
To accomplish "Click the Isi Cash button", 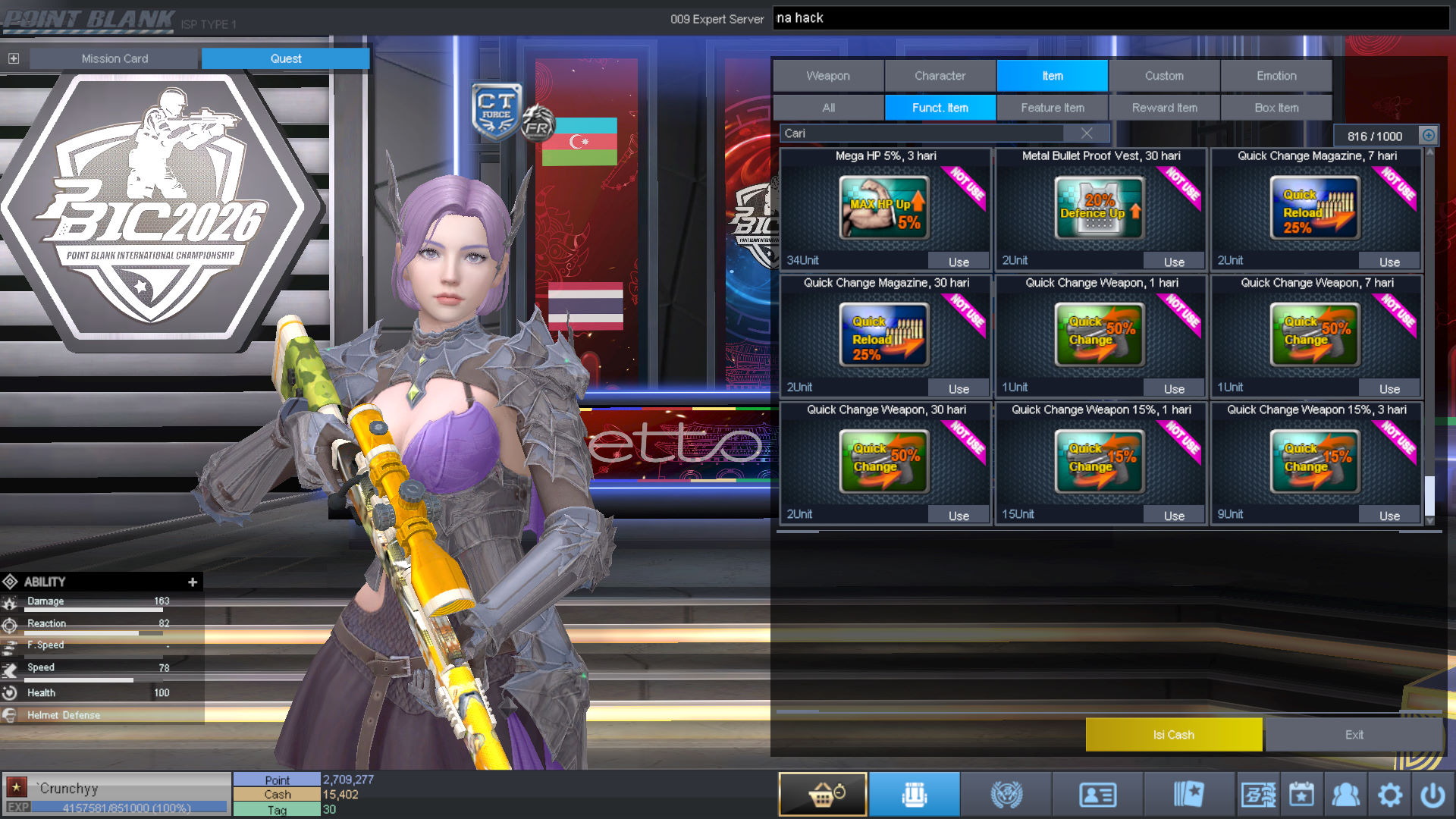I will click(x=1173, y=735).
